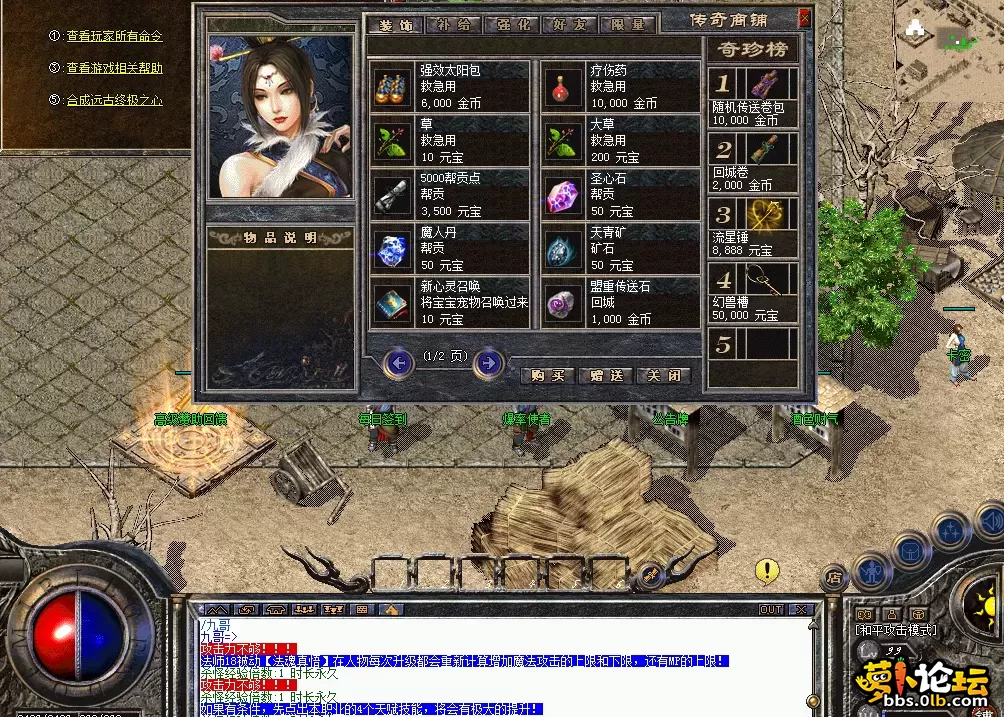
Task: Open the 合成远古终极之心 link
Action: point(114,100)
